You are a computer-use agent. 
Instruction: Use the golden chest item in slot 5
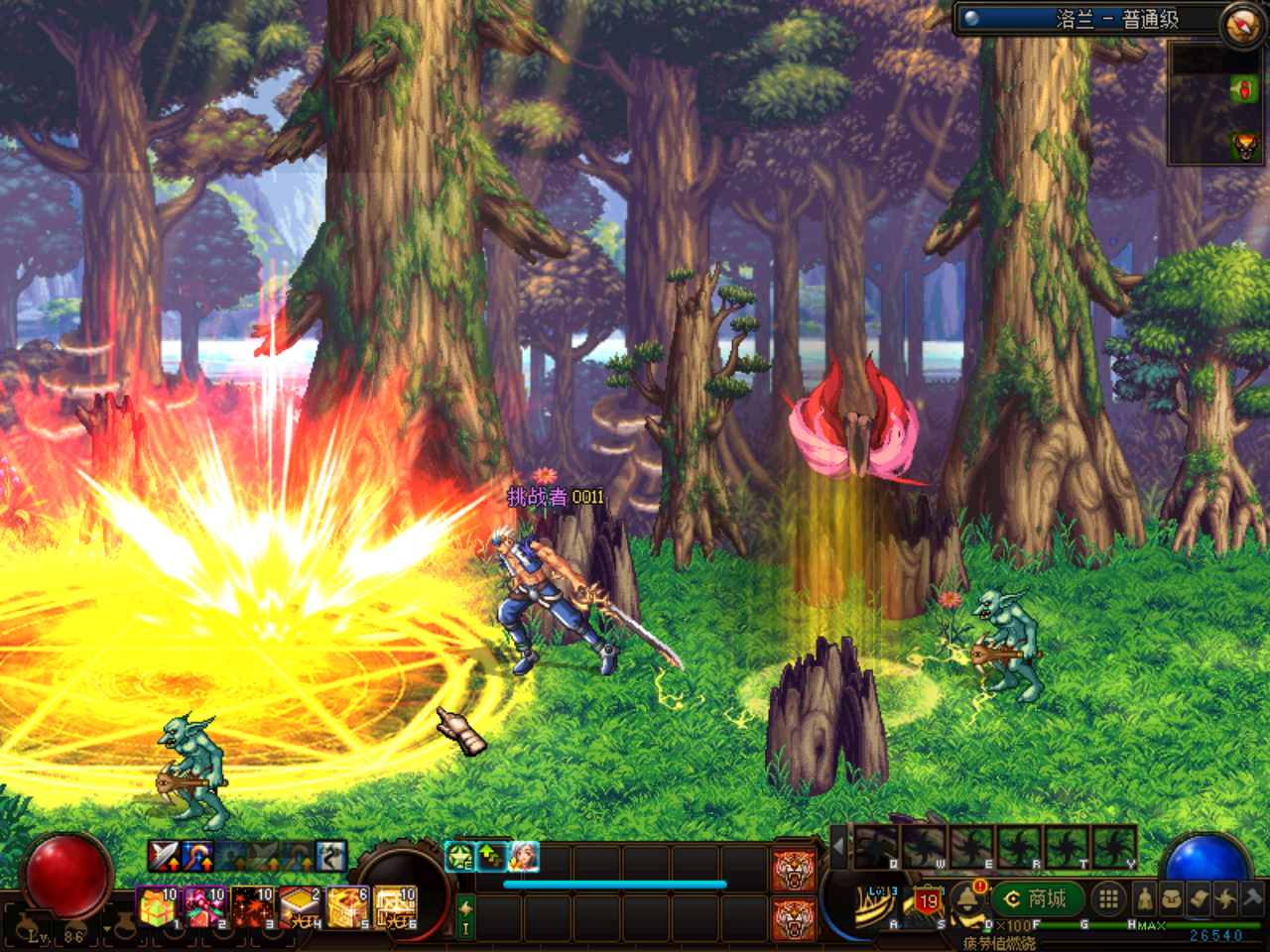[x=347, y=907]
